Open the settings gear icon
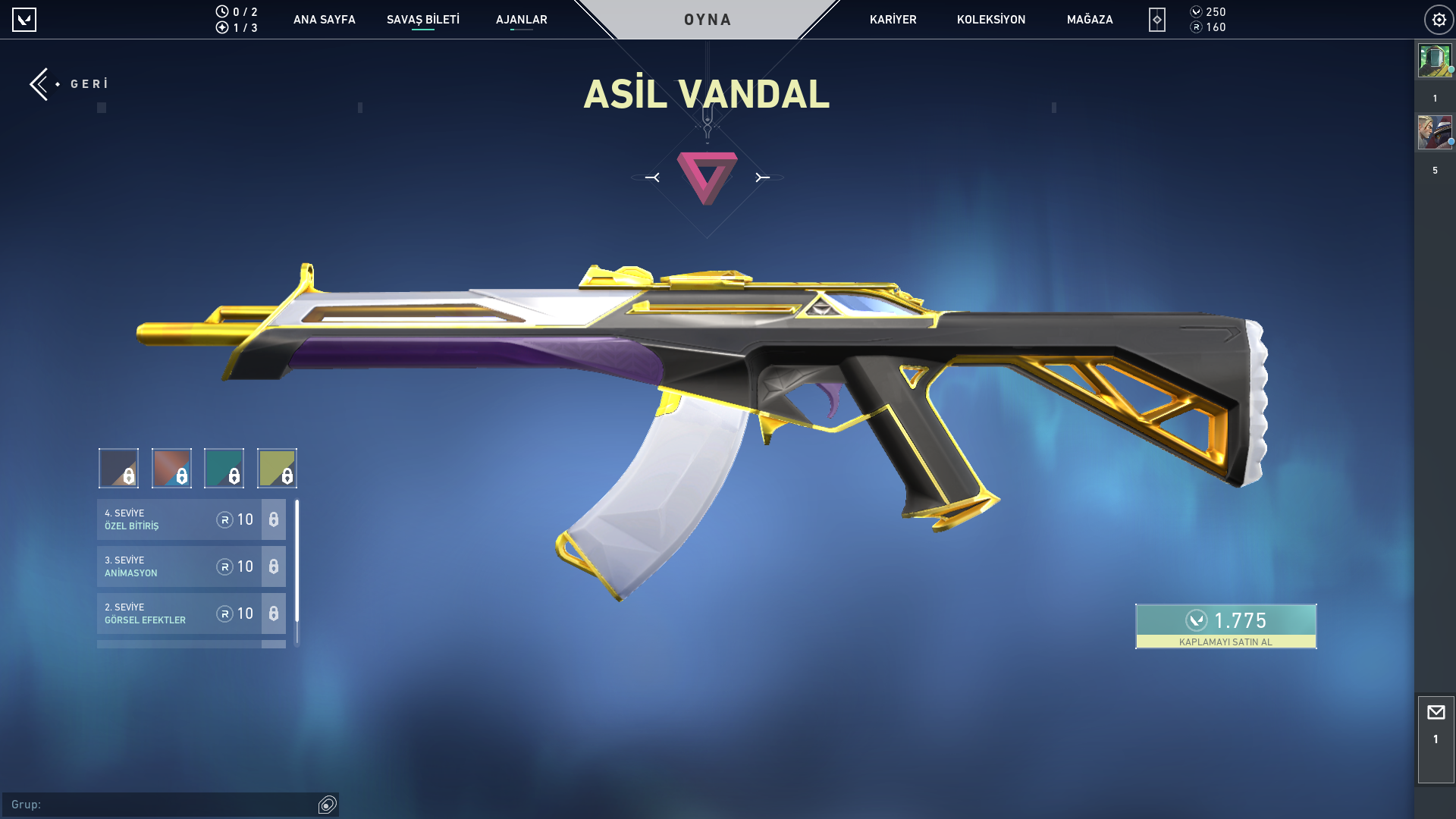The width and height of the screenshot is (1456, 819). click(1439, 20)
